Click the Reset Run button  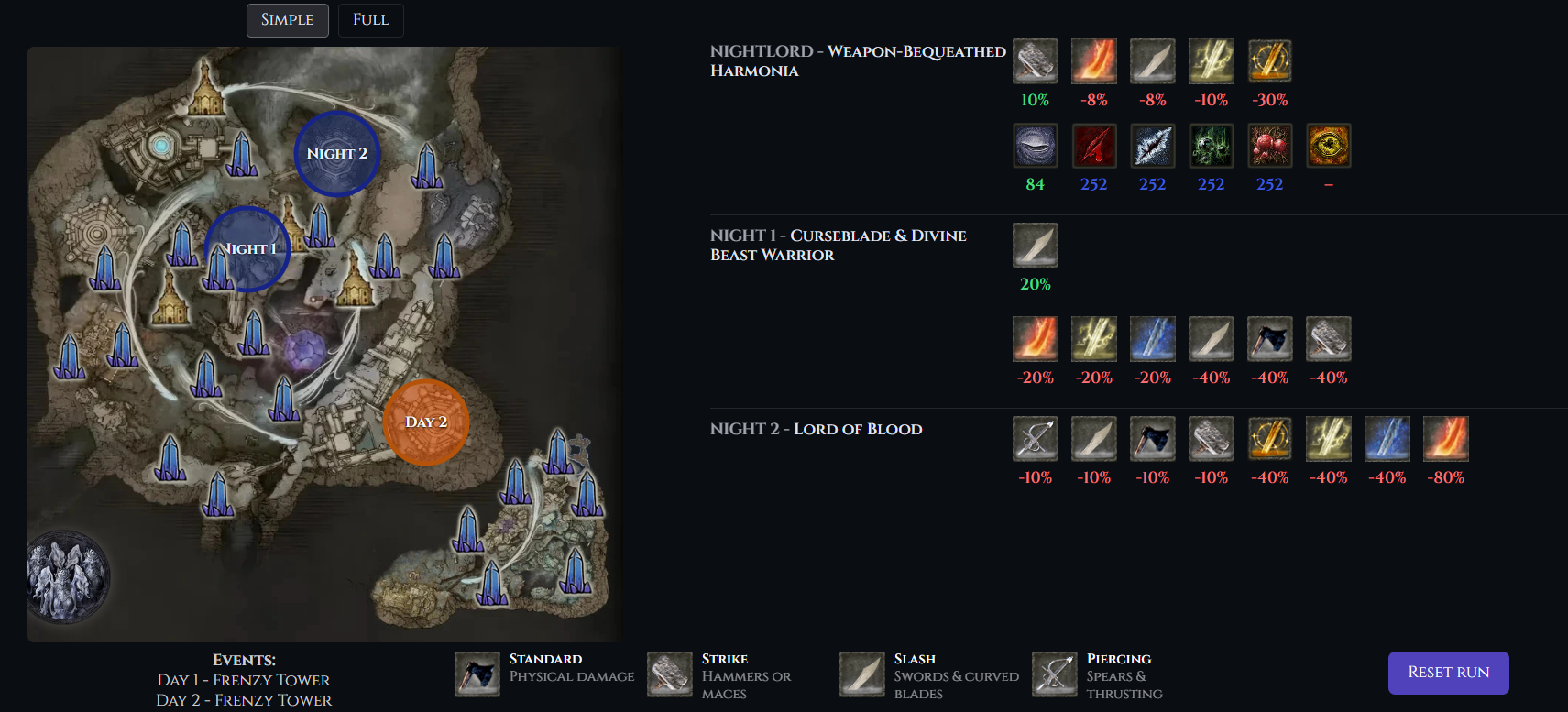(x=1448, y=673)
